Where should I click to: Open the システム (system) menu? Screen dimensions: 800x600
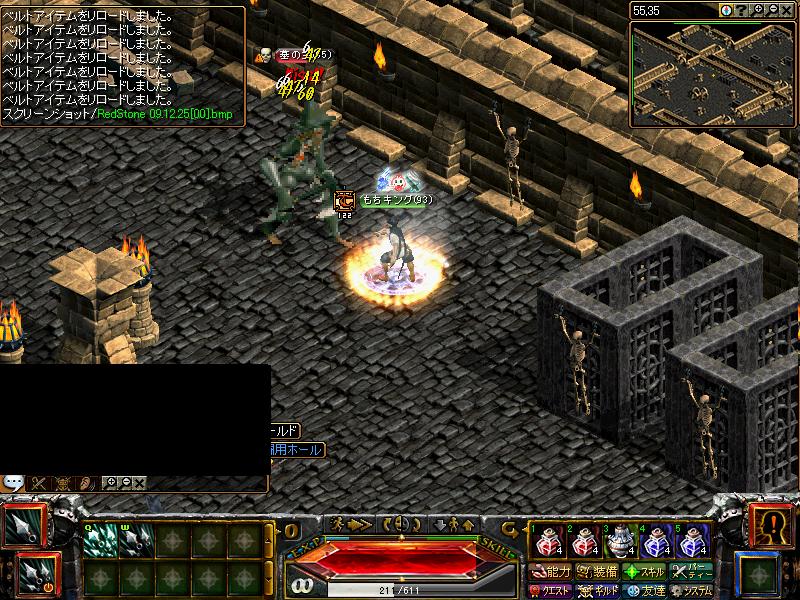691,590
